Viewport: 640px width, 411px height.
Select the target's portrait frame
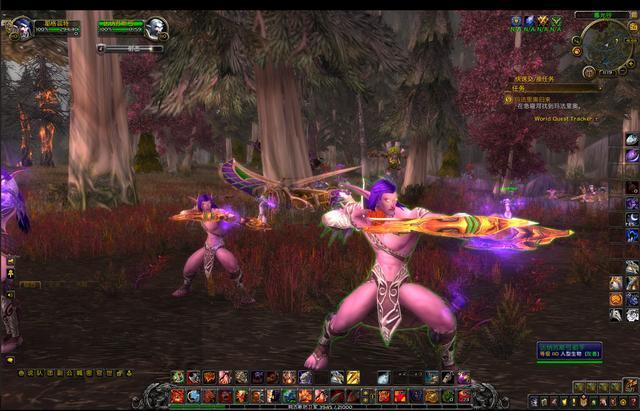click(x=153, y=28)
